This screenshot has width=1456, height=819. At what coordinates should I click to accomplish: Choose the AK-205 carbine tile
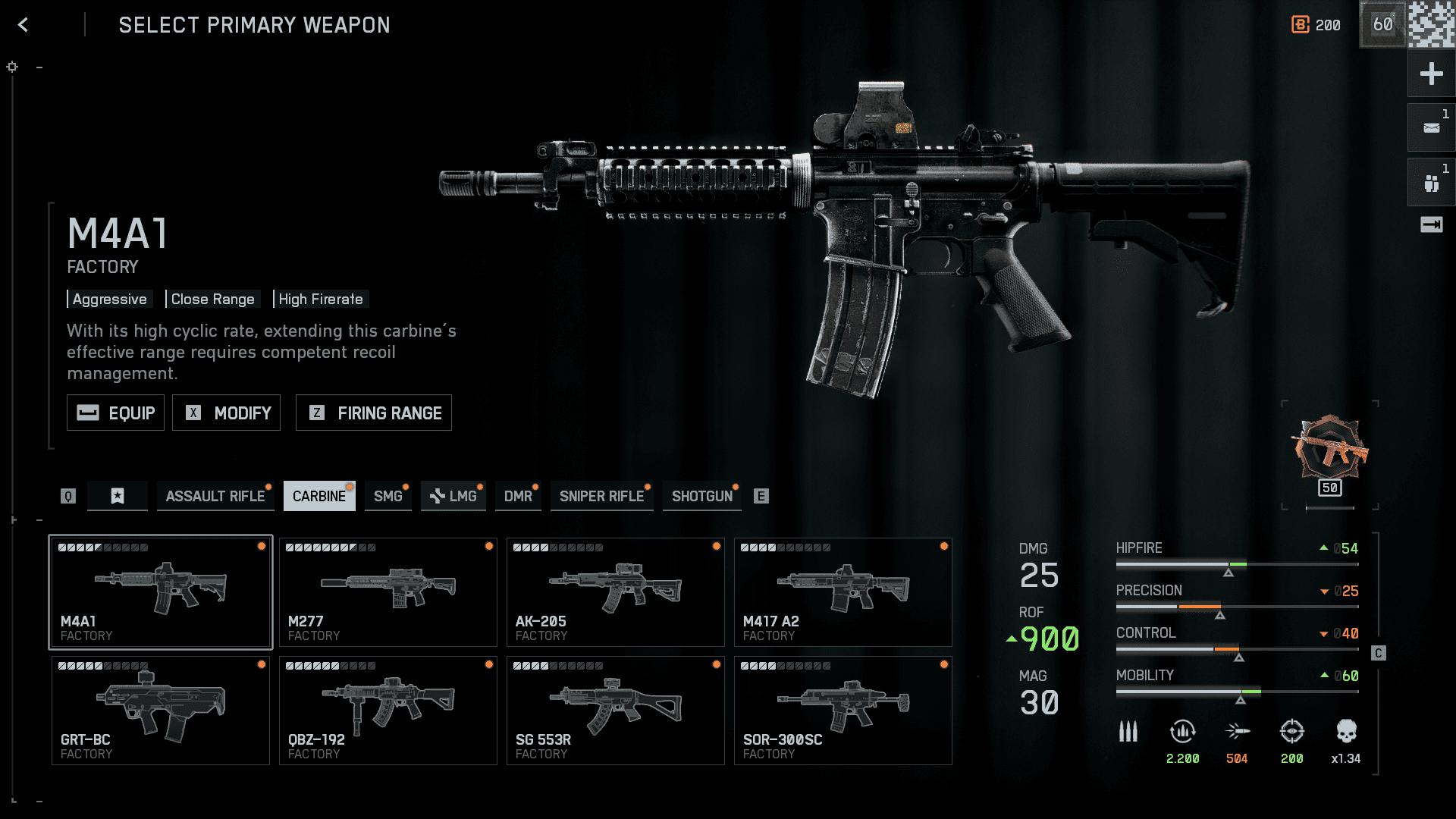tap(615, 592)
